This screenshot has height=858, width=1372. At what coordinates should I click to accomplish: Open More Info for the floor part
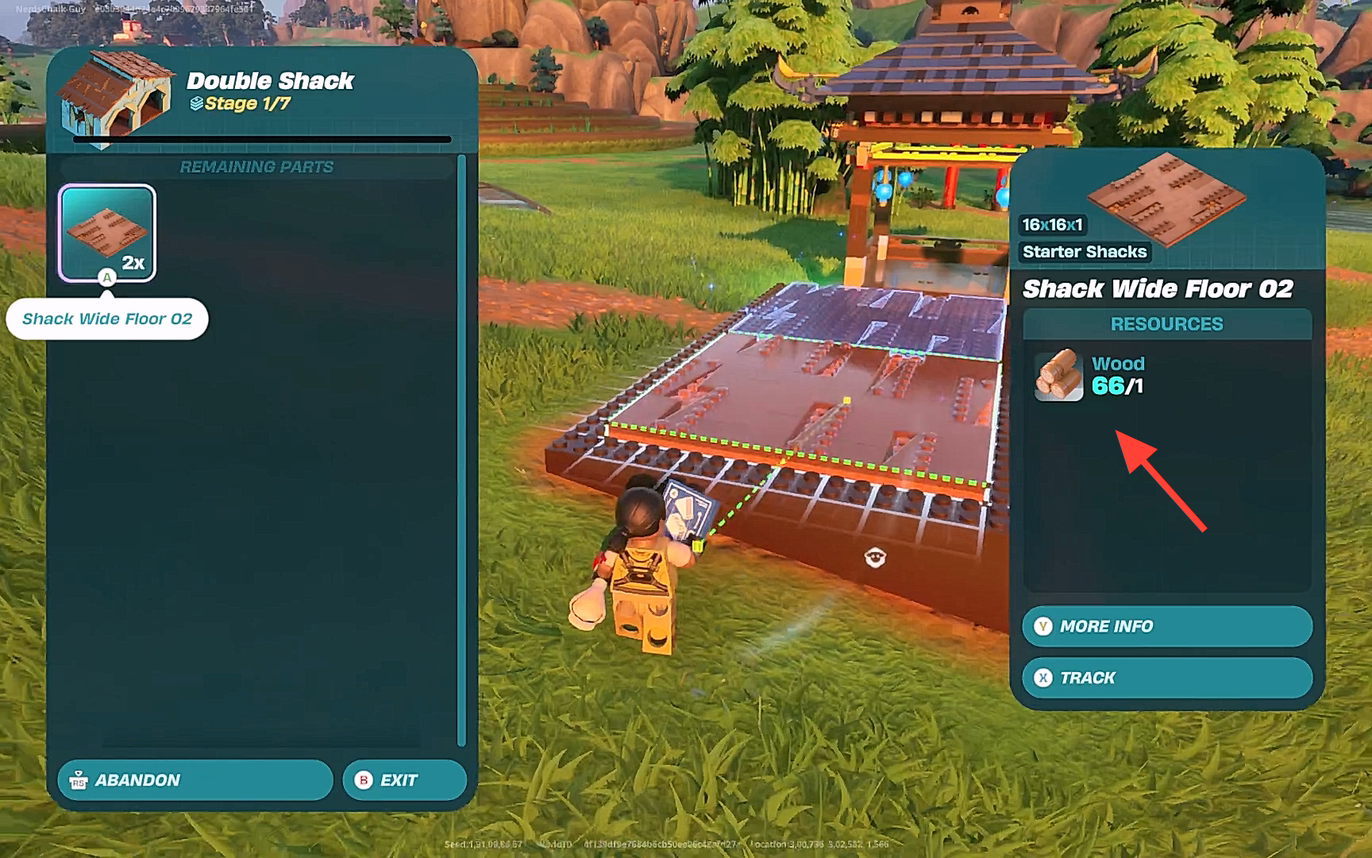coord(1166,626)
